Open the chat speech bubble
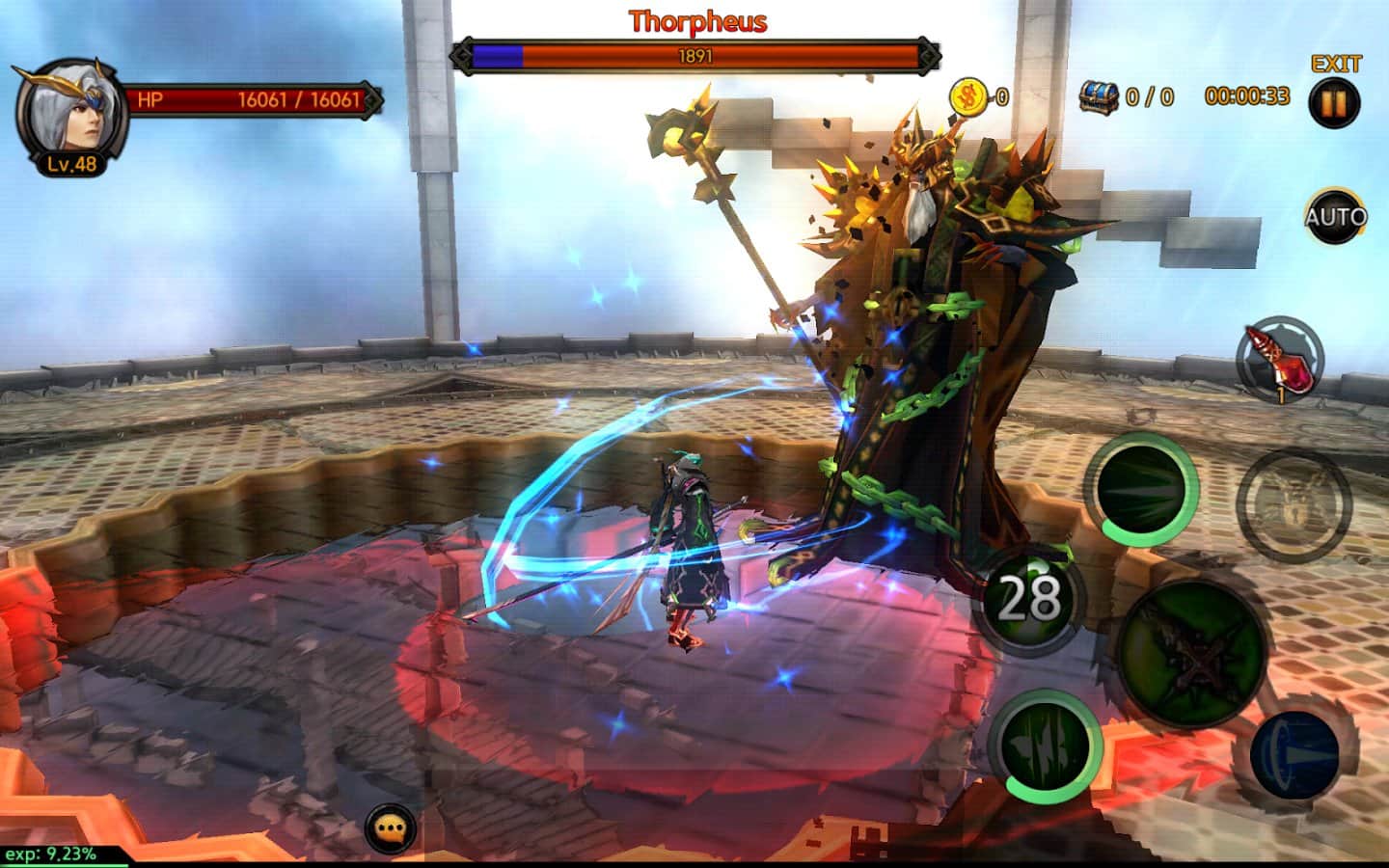This screenshot has height=868, width=1389. pyautogui.click(x=390, y=827)
